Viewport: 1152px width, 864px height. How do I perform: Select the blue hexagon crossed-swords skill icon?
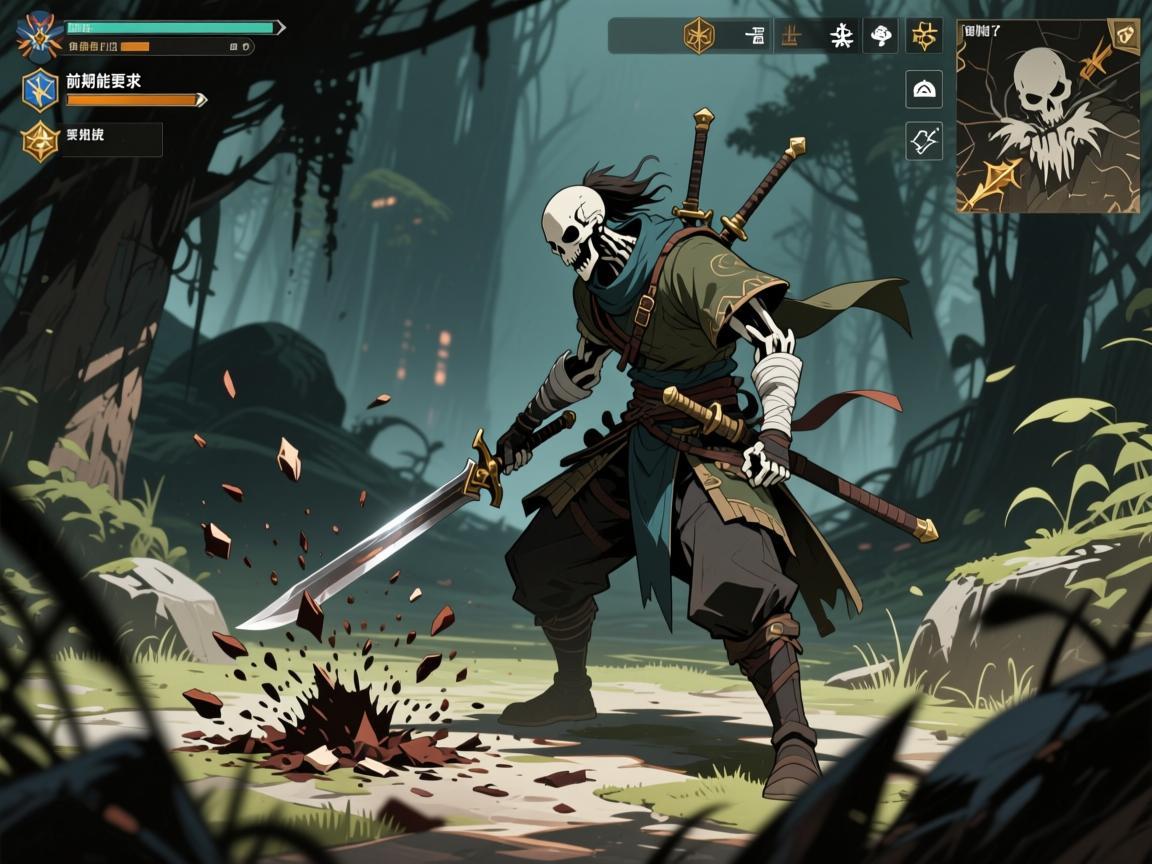click(41, 90)
